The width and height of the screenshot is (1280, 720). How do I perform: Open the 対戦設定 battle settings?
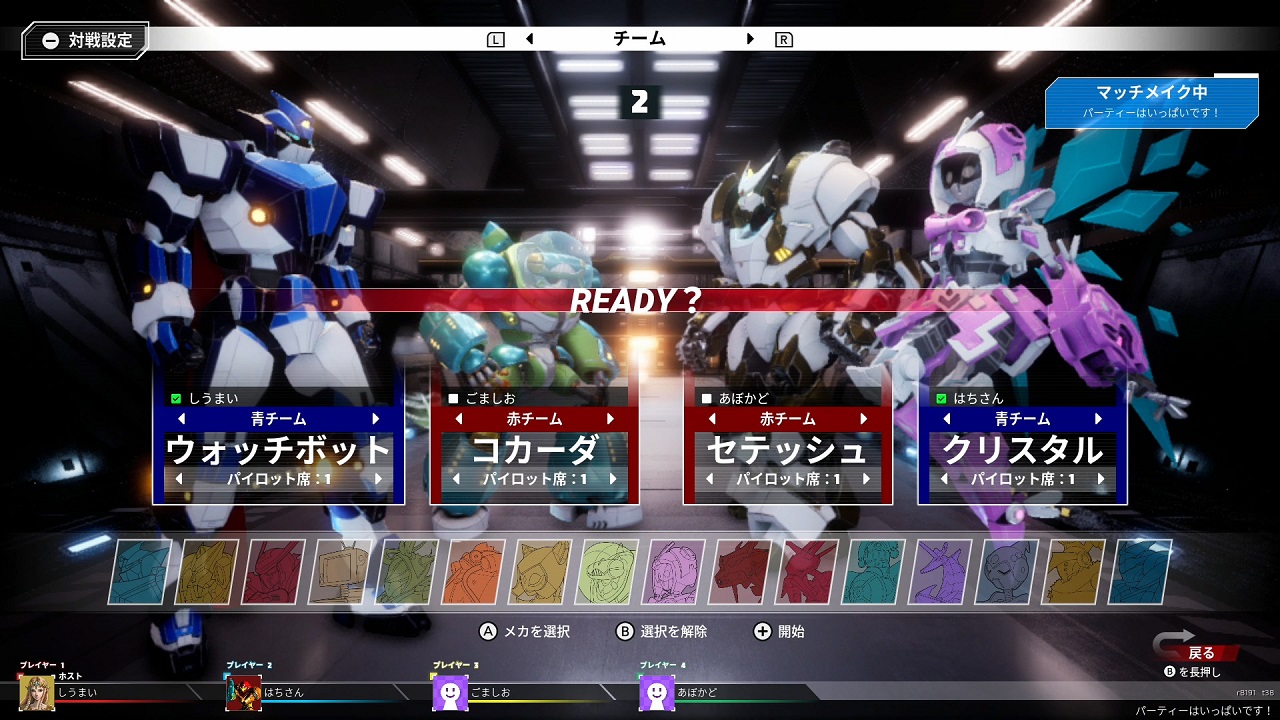coord(85,41)
